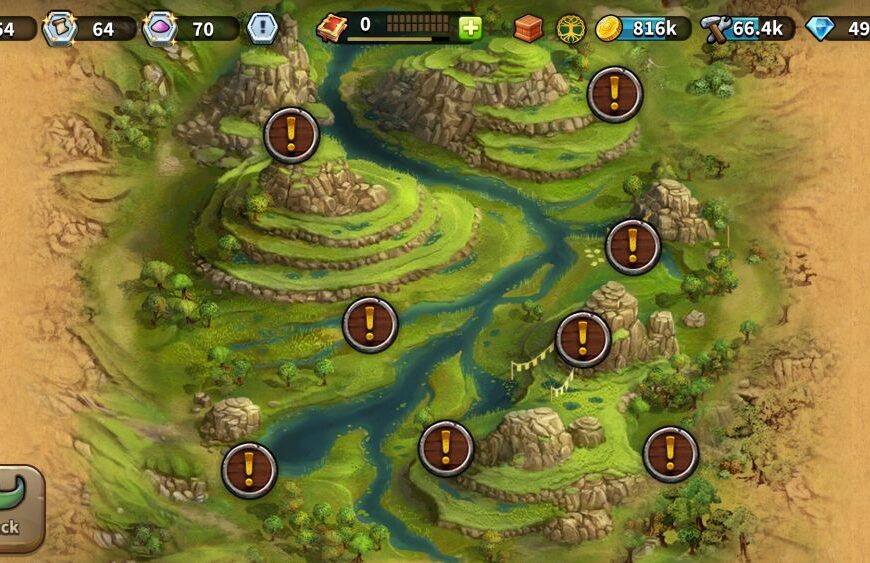
Task: Select the purple gem relic icon
Action: pos(160,28)
